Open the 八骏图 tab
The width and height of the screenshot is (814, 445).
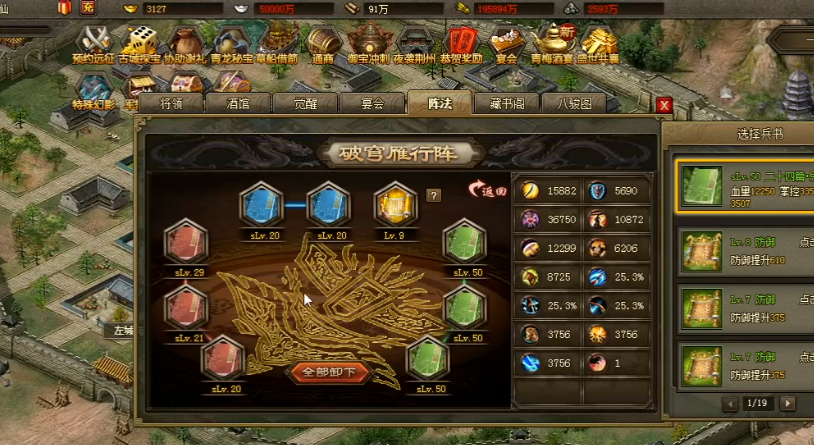click(x=573, y=103)
